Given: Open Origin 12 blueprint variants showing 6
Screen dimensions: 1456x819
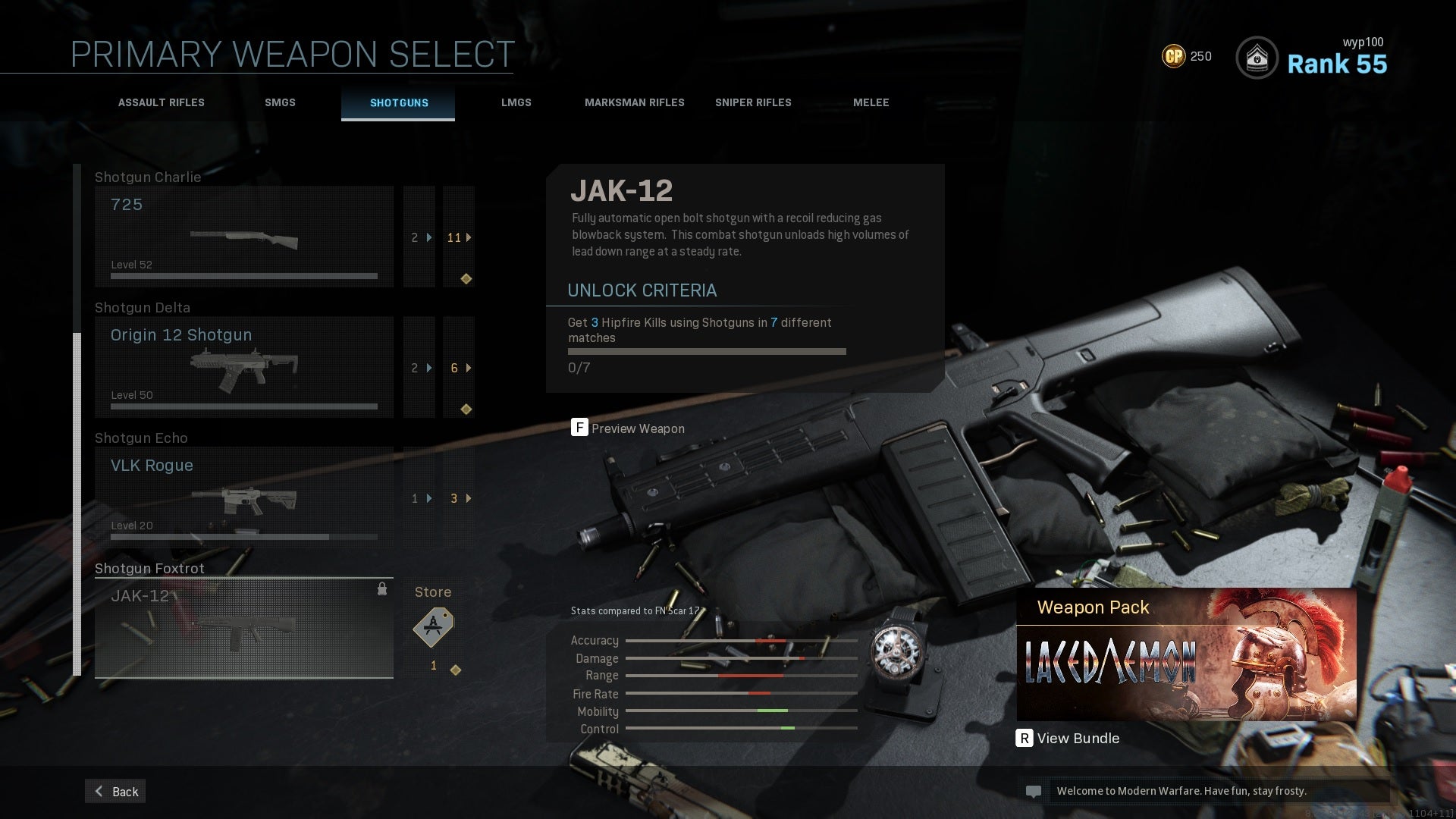Looking at the screenshot, I should pos(458,368).
